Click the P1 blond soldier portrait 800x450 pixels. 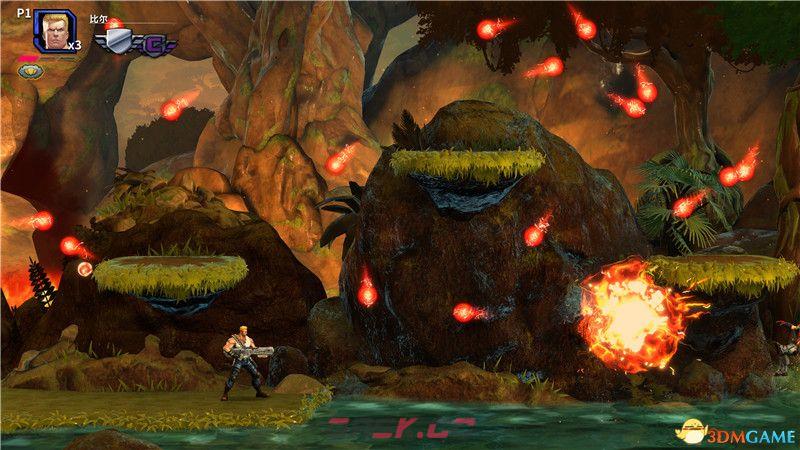coord(52,31)
